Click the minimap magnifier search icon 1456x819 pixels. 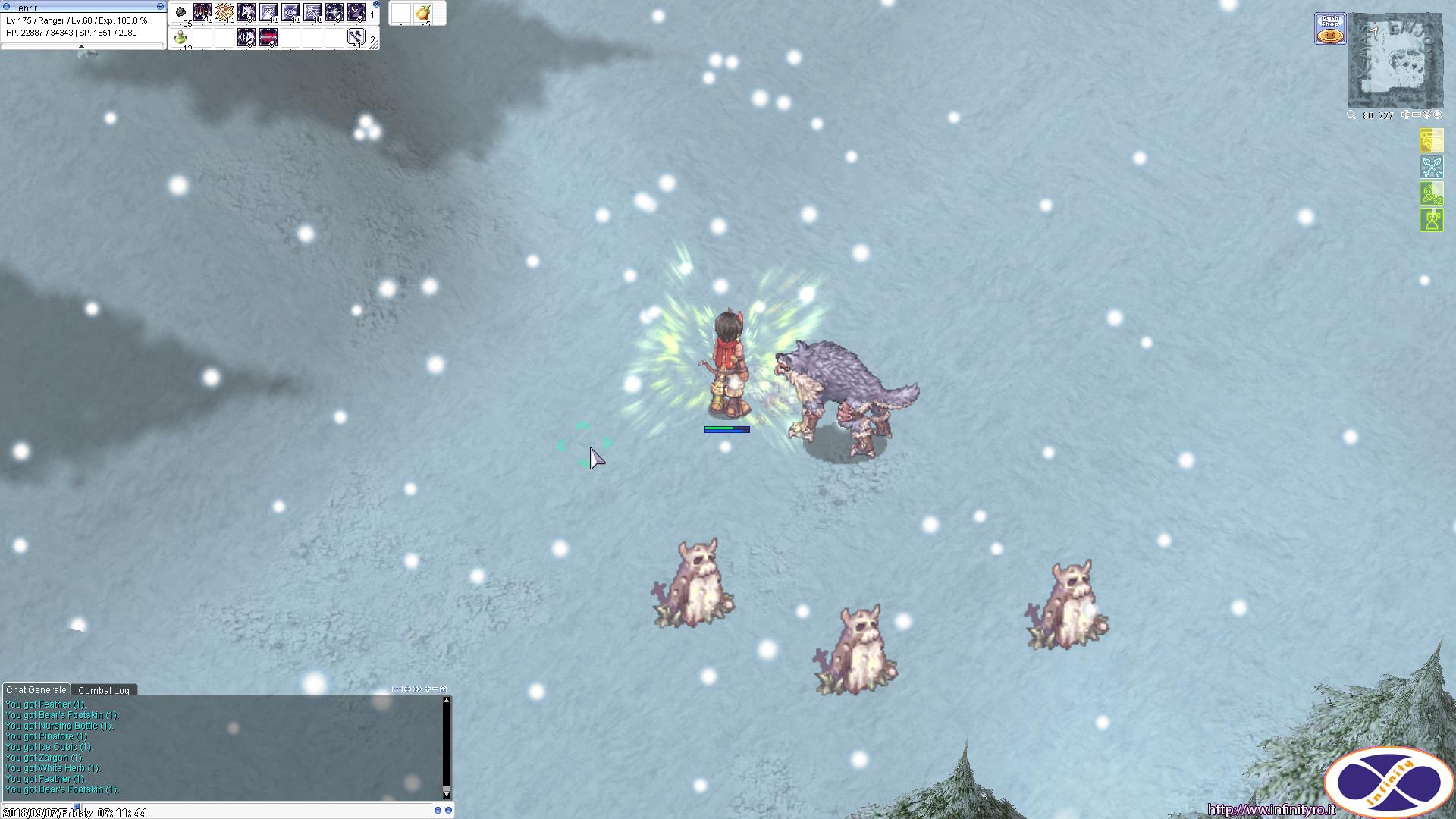coord(1351,115)
